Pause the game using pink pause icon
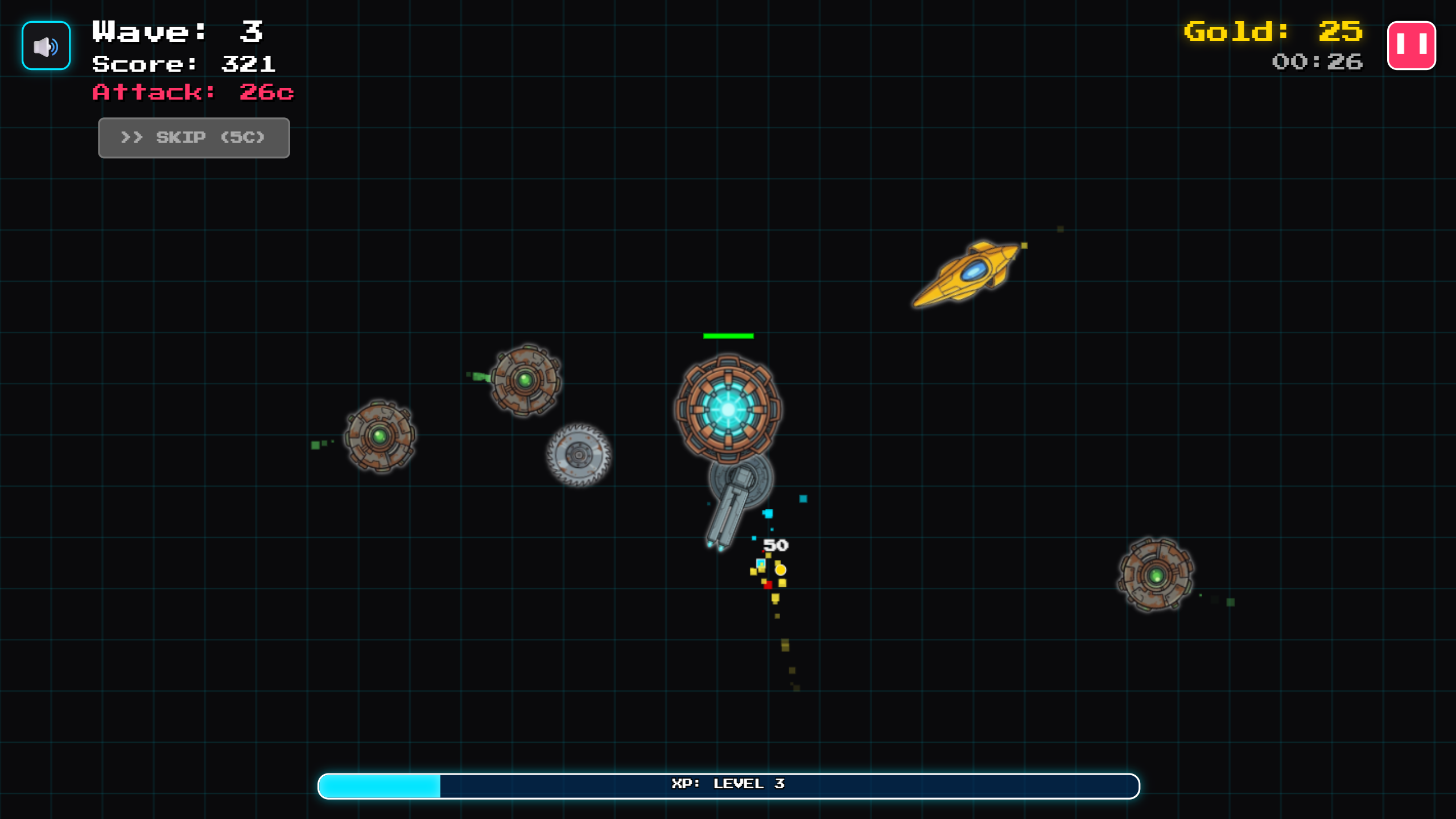1456x819 pixels. pos(1412,45)
